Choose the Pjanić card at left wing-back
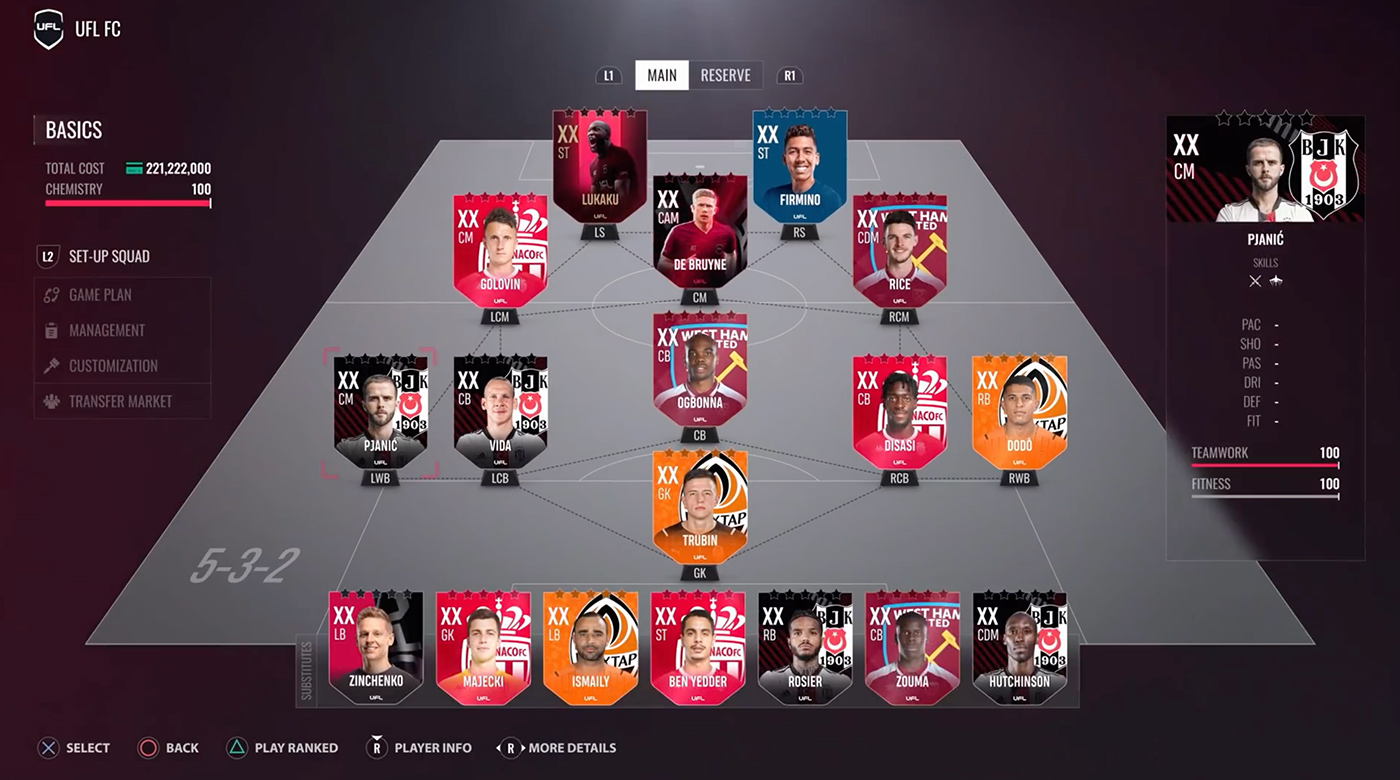The height and width of the screenshot is (780, 1400). (x=380, y=412)
